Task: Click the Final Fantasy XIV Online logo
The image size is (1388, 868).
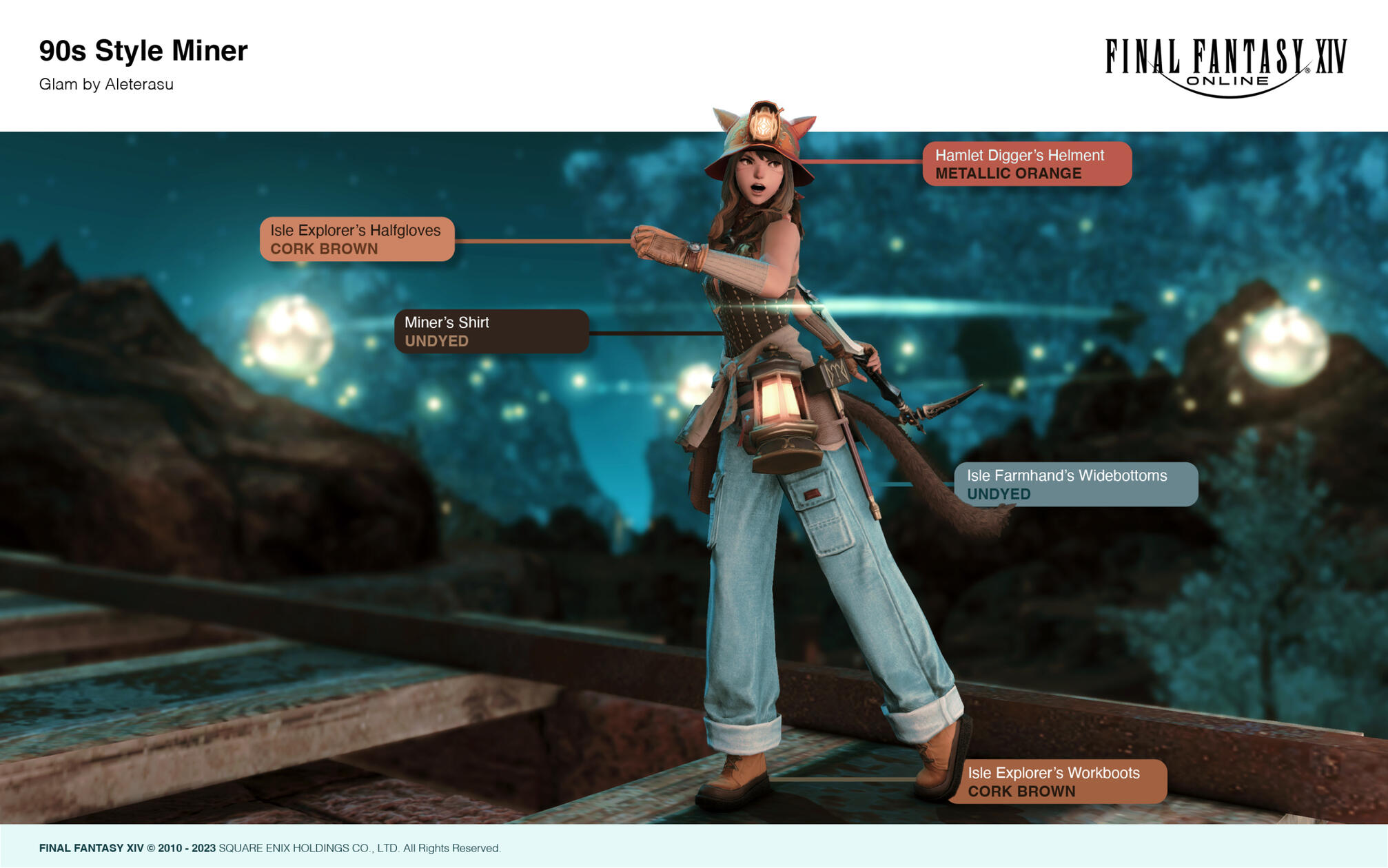Action: coord(1225,67)
